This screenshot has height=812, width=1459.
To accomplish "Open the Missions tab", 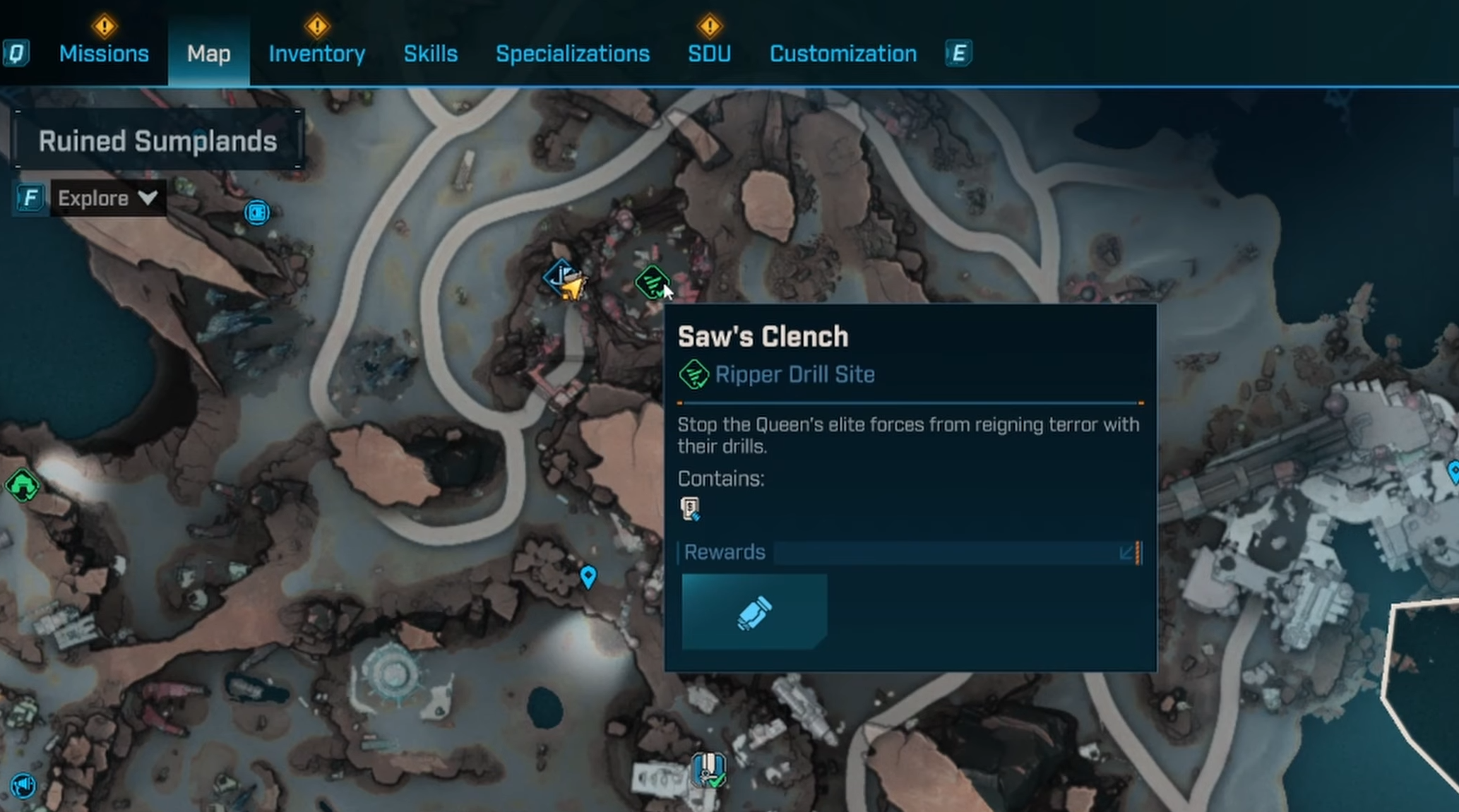I will [104, 54].
